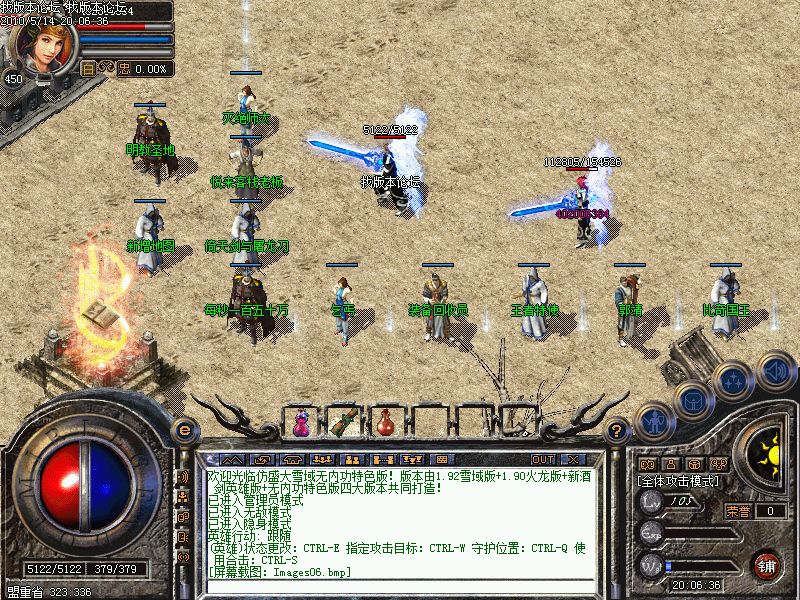800x600 pixels.
Task: Click the Lv level round button
Action: [653, 506]
